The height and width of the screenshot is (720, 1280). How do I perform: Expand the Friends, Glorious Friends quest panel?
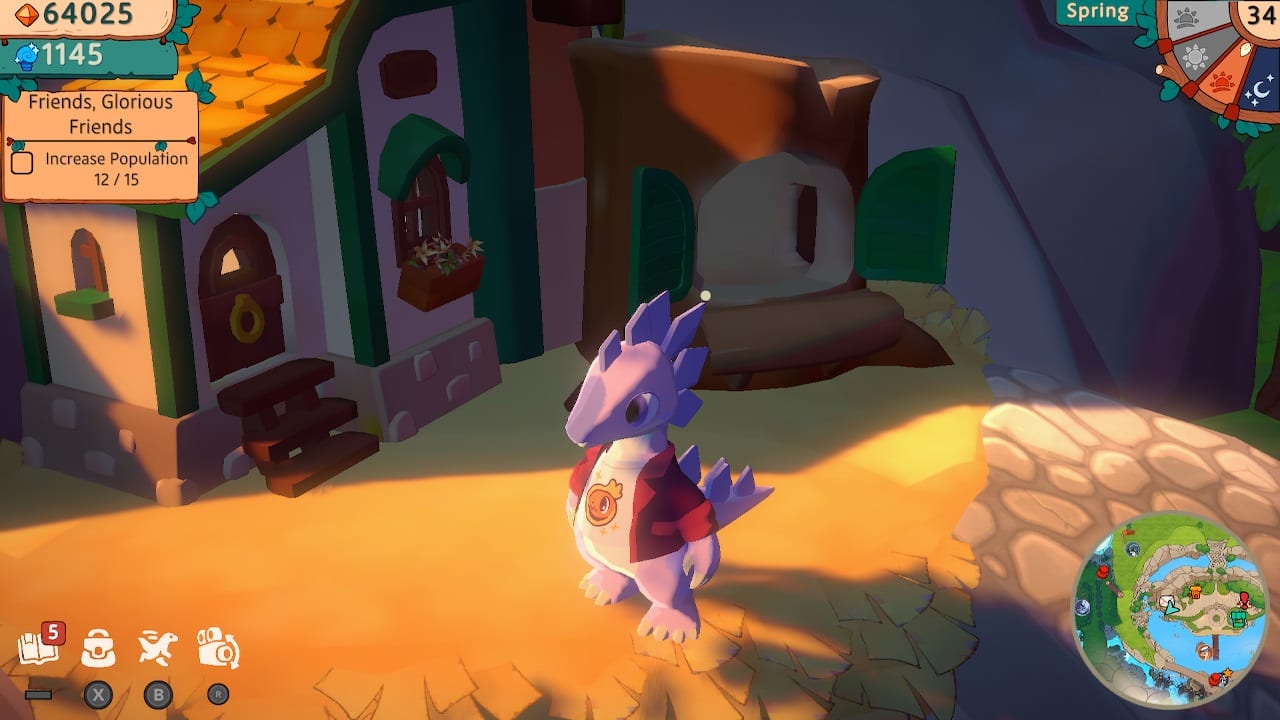(x=100, y=112)
